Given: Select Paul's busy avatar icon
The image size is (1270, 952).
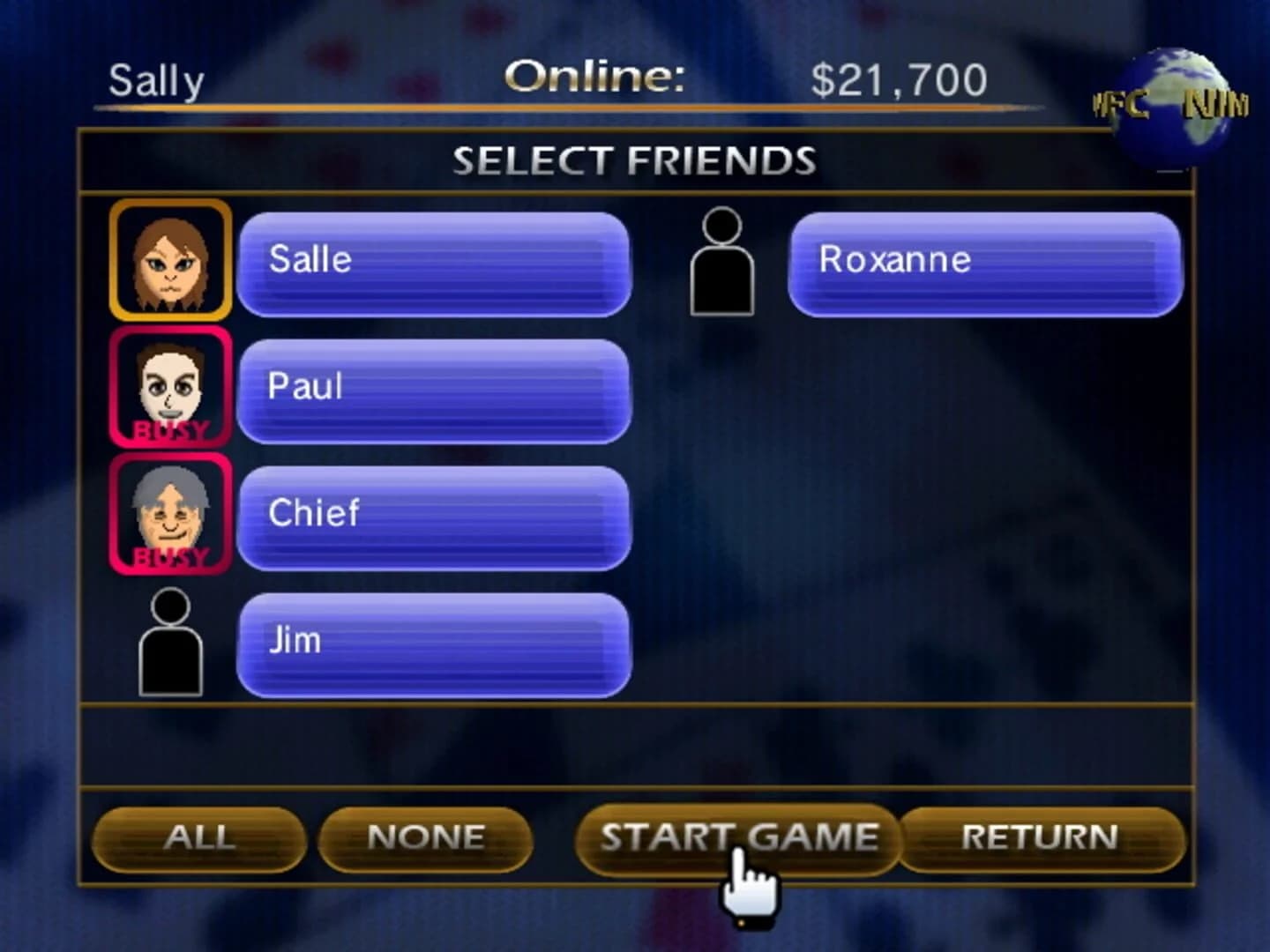Looking at the screenshot, I should [169, 386].
